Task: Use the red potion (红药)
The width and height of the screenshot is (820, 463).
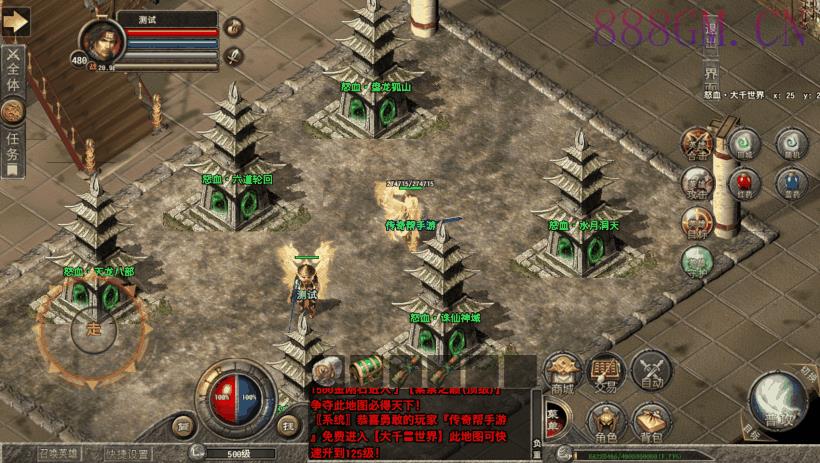Action: 742,183
